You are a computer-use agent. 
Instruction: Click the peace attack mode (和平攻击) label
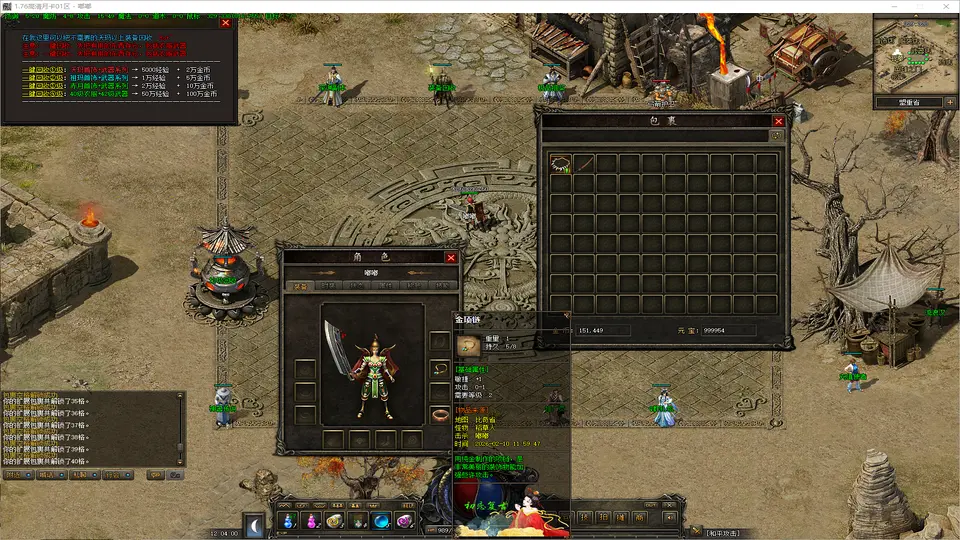732,533
